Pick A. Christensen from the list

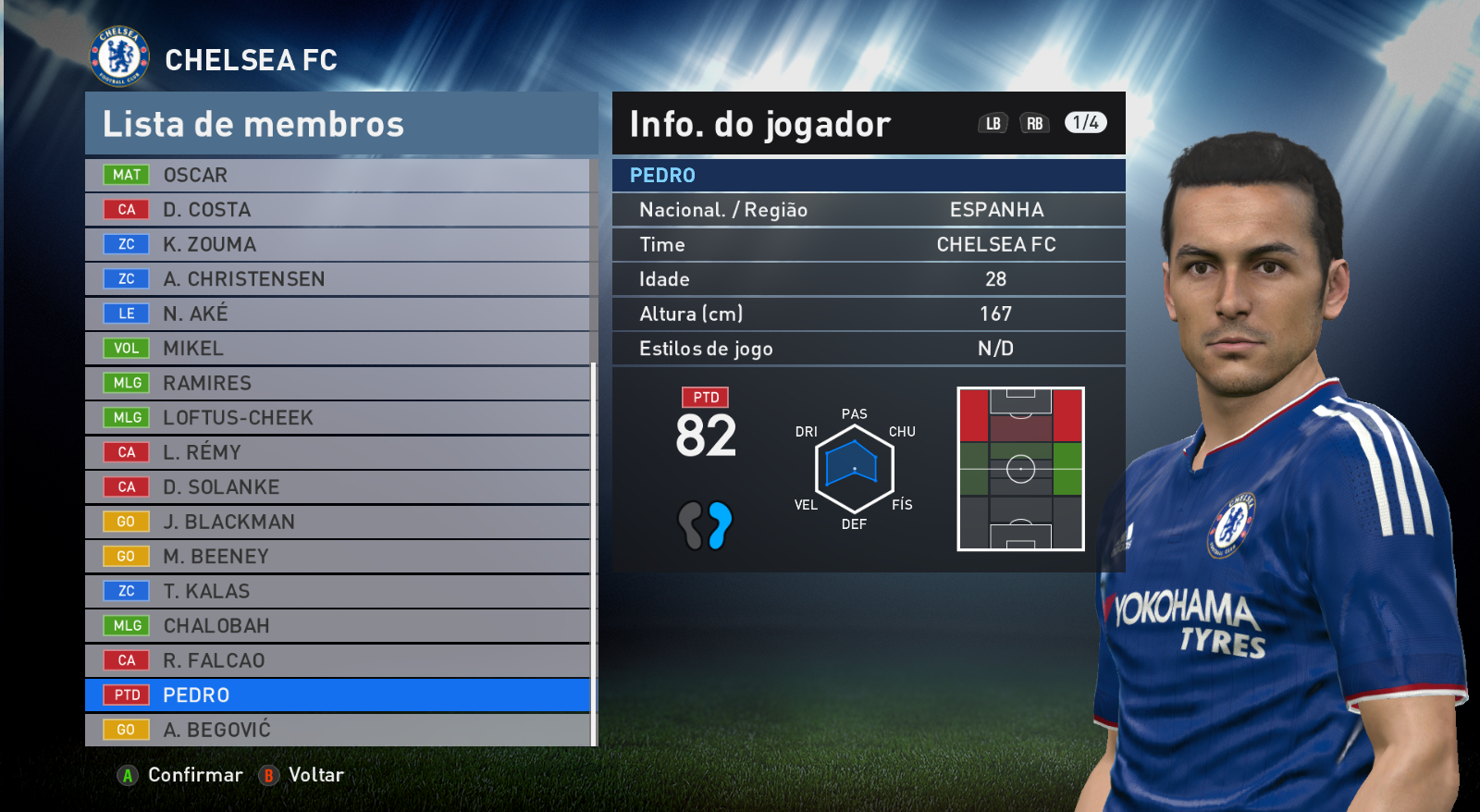[x=338, y=279]
